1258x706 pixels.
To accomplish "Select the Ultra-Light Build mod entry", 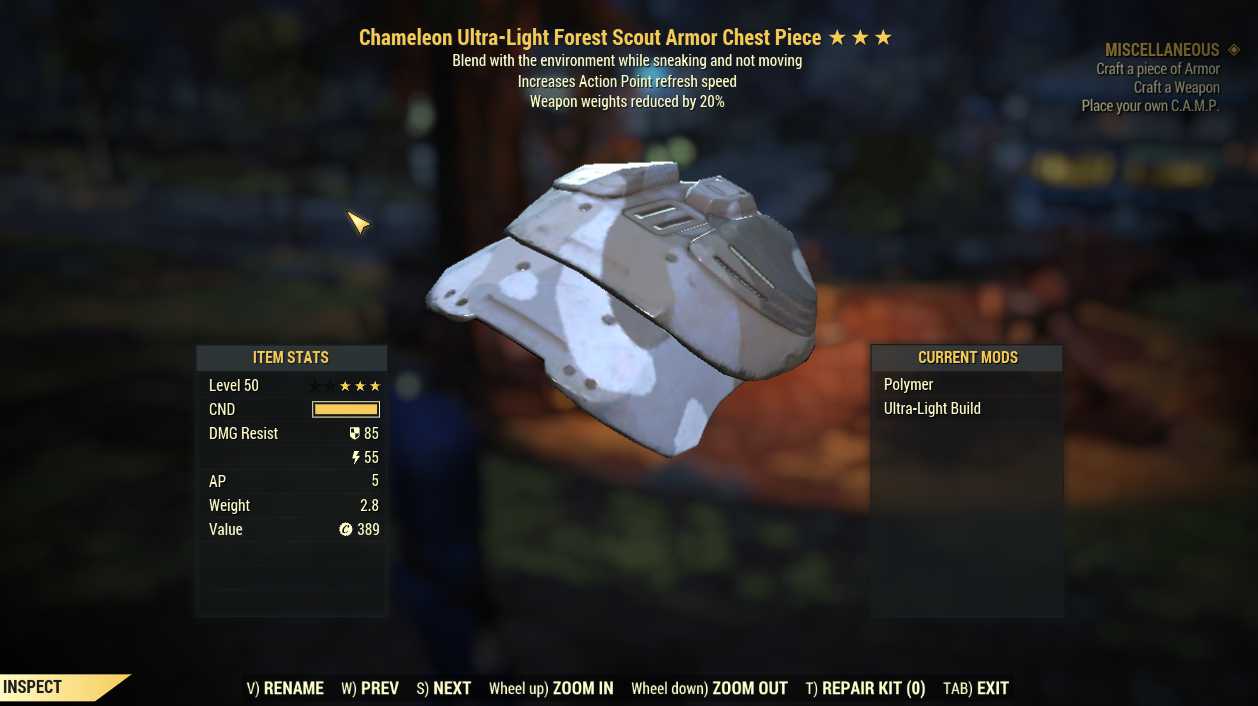I will pos(932,409).
